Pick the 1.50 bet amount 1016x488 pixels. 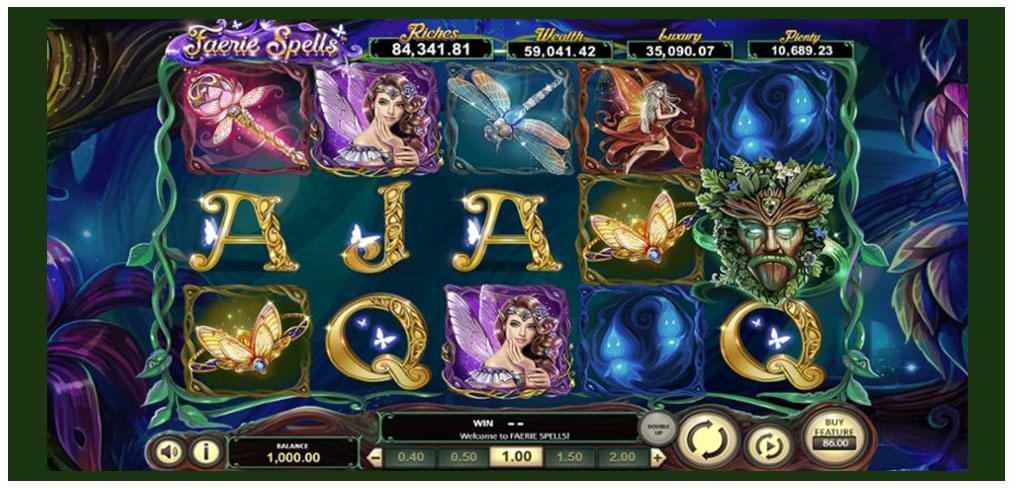pos(570,458)
